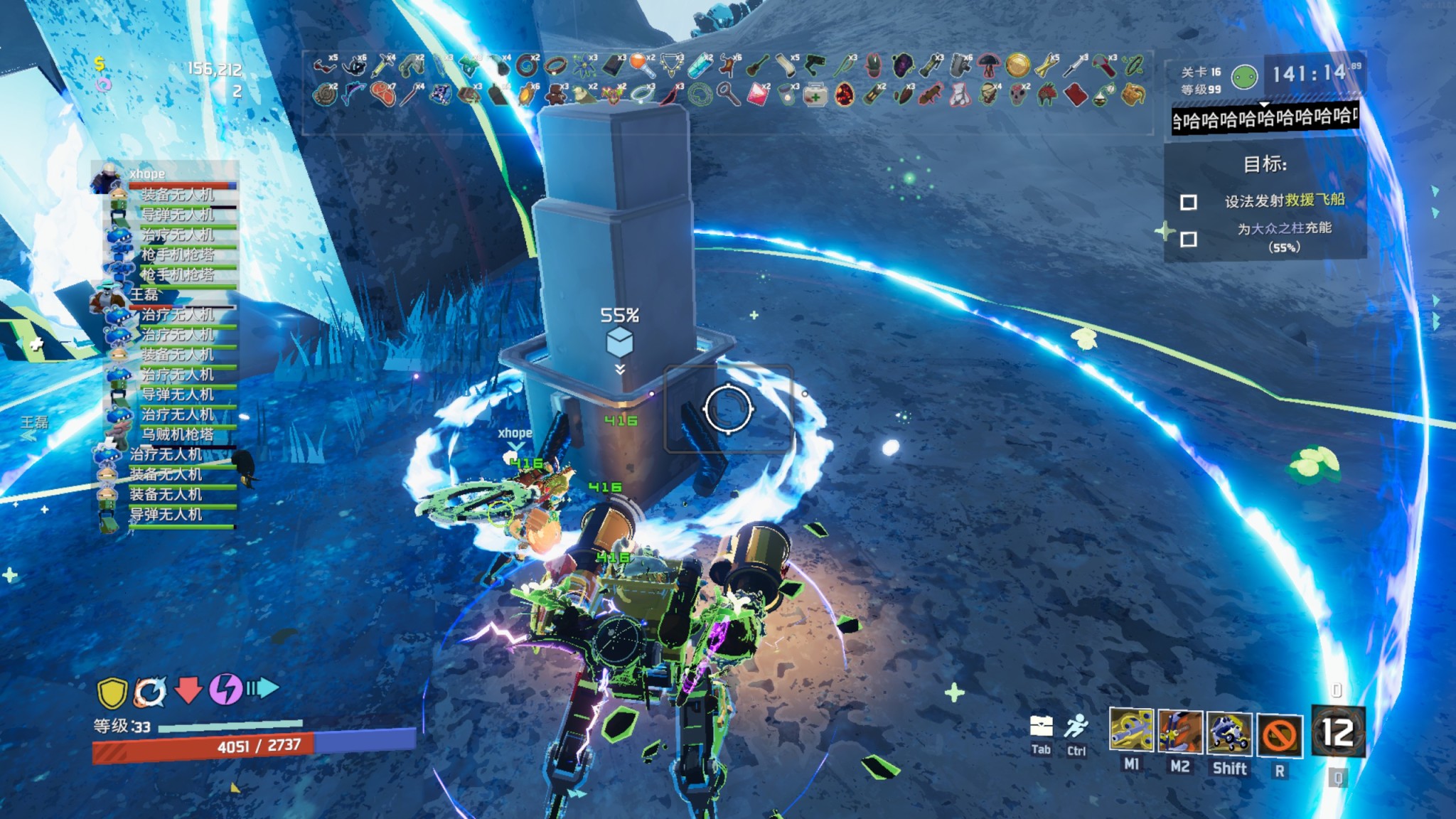The width and height of the screenshot is (1456, 819).
Task: Click the green difficulty face icon
Action: point(1245,77)
